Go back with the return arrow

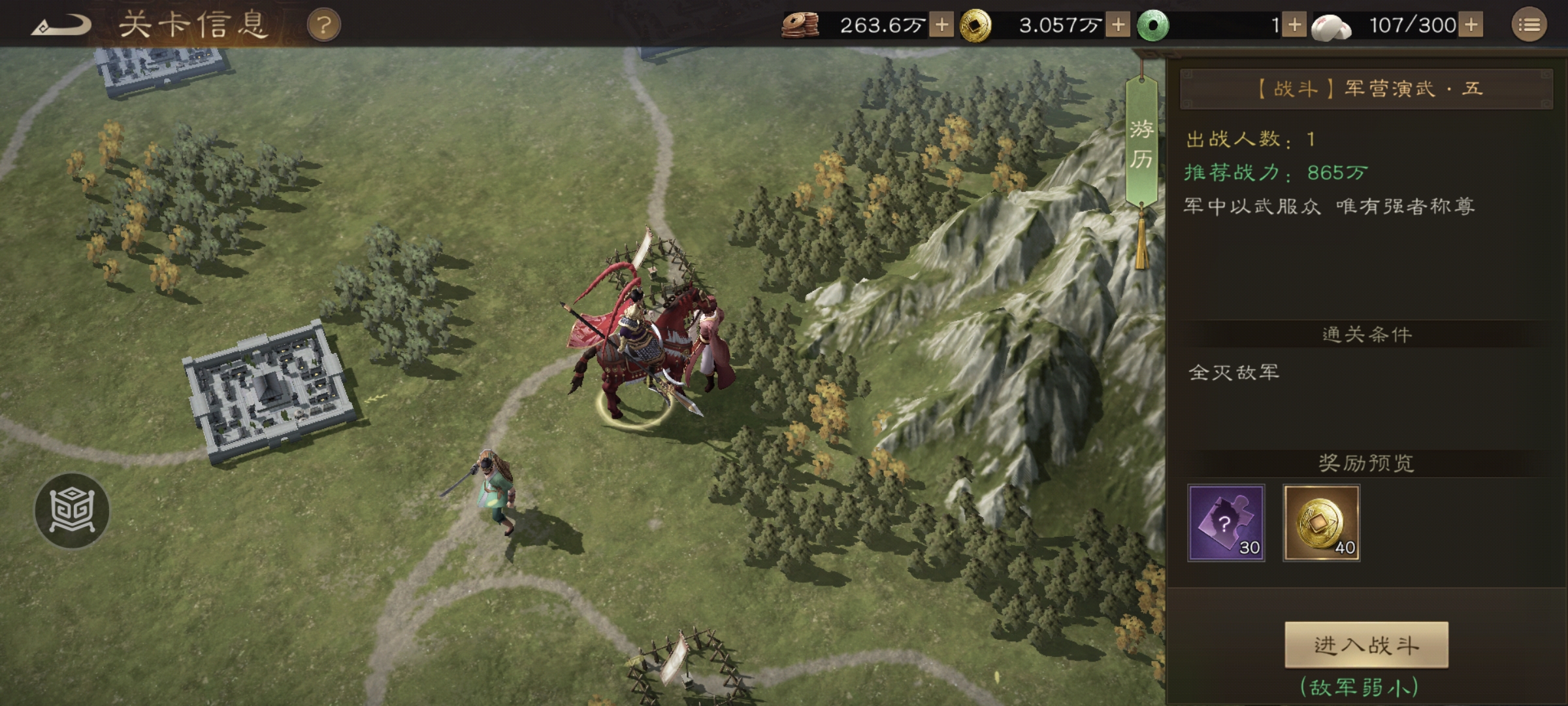tap(62, 26)
